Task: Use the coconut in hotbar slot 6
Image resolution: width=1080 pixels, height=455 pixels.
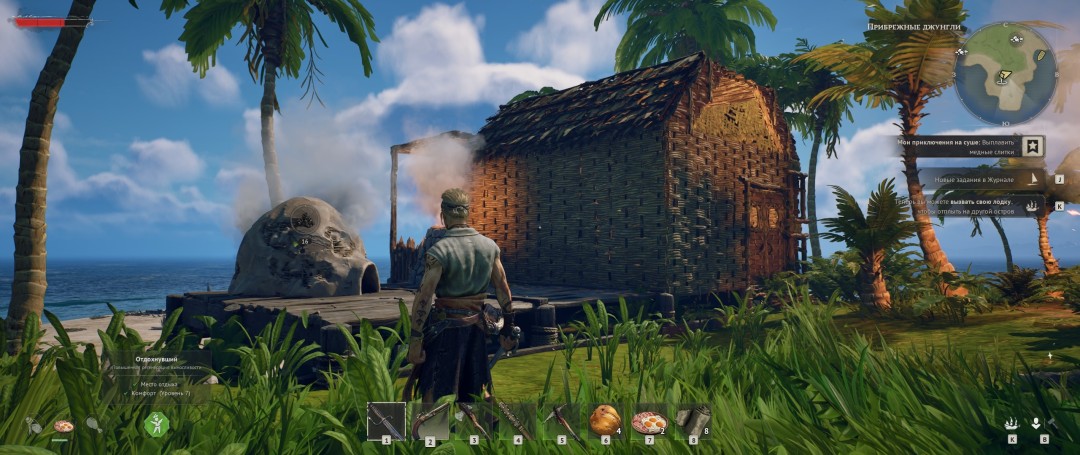Action: pos(605,420)
